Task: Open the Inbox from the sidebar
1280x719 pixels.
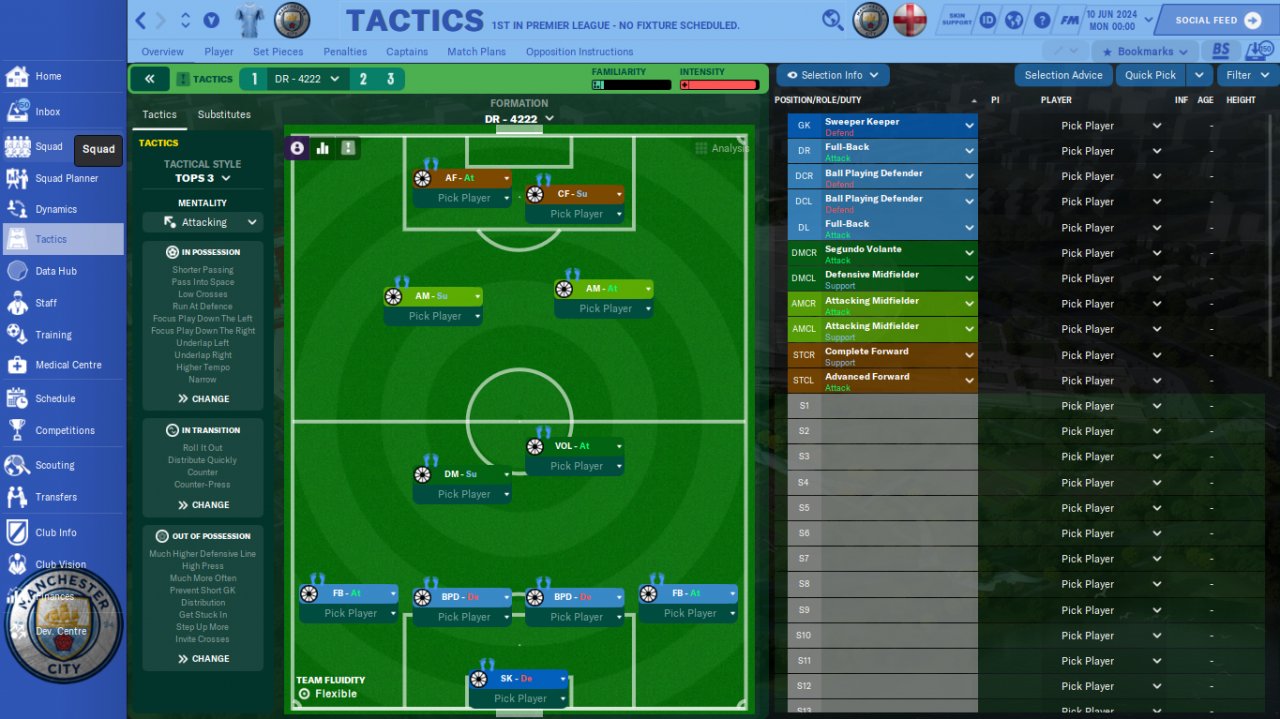Action: pos(47,112)
